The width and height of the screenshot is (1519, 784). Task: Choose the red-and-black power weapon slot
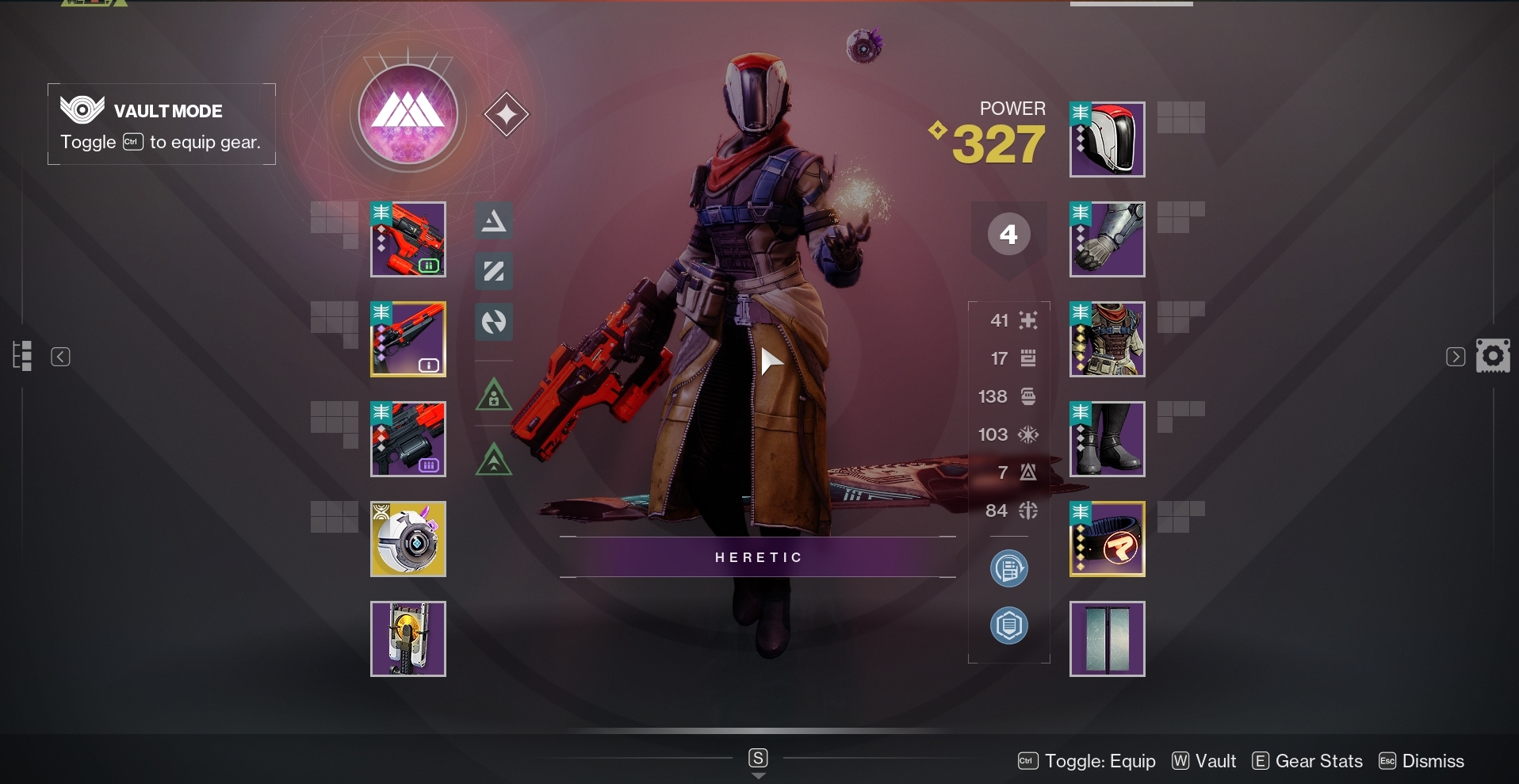(x=408, y=439)
